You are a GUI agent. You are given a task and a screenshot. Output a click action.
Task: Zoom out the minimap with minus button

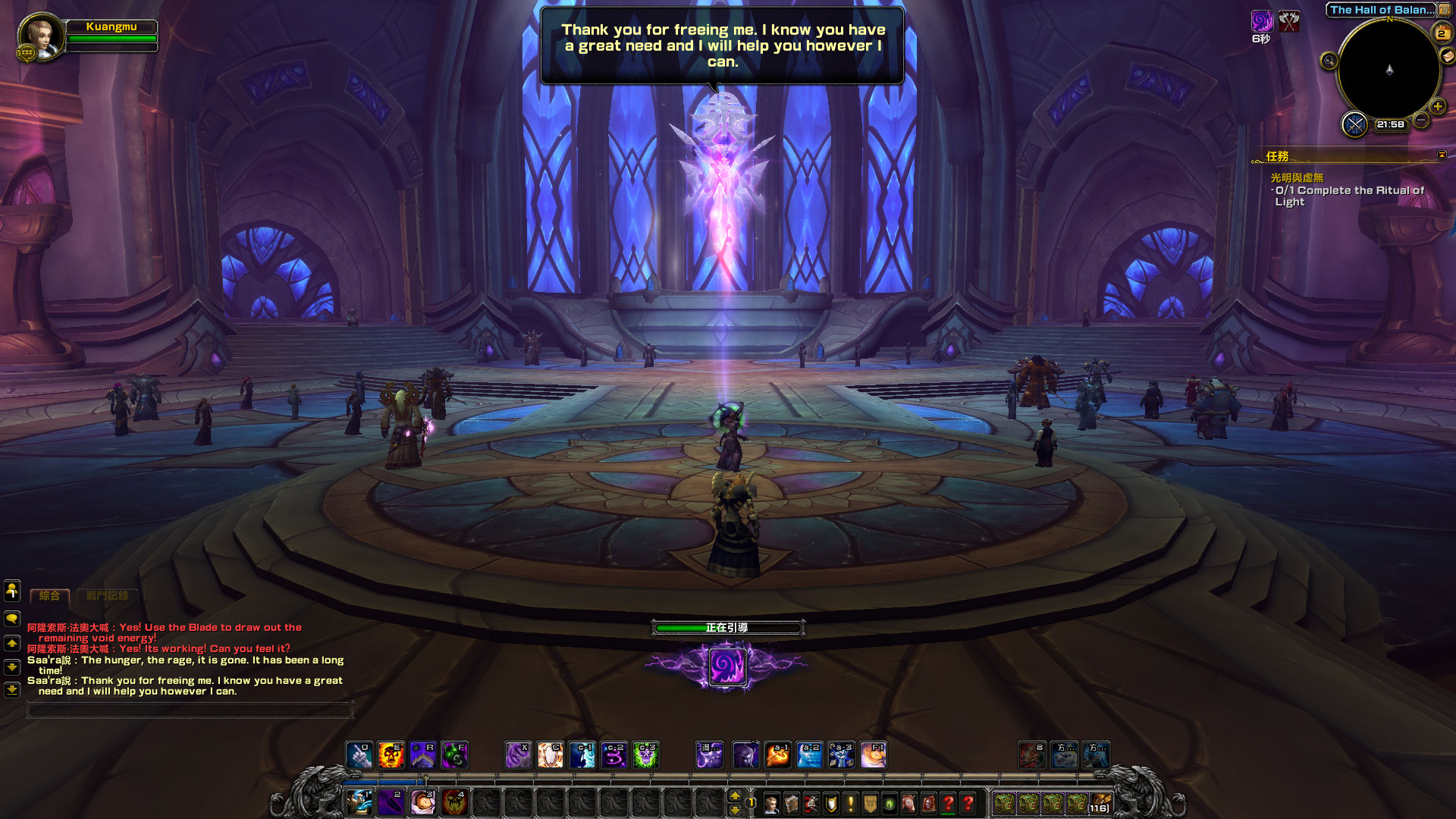coord(1422,120)
